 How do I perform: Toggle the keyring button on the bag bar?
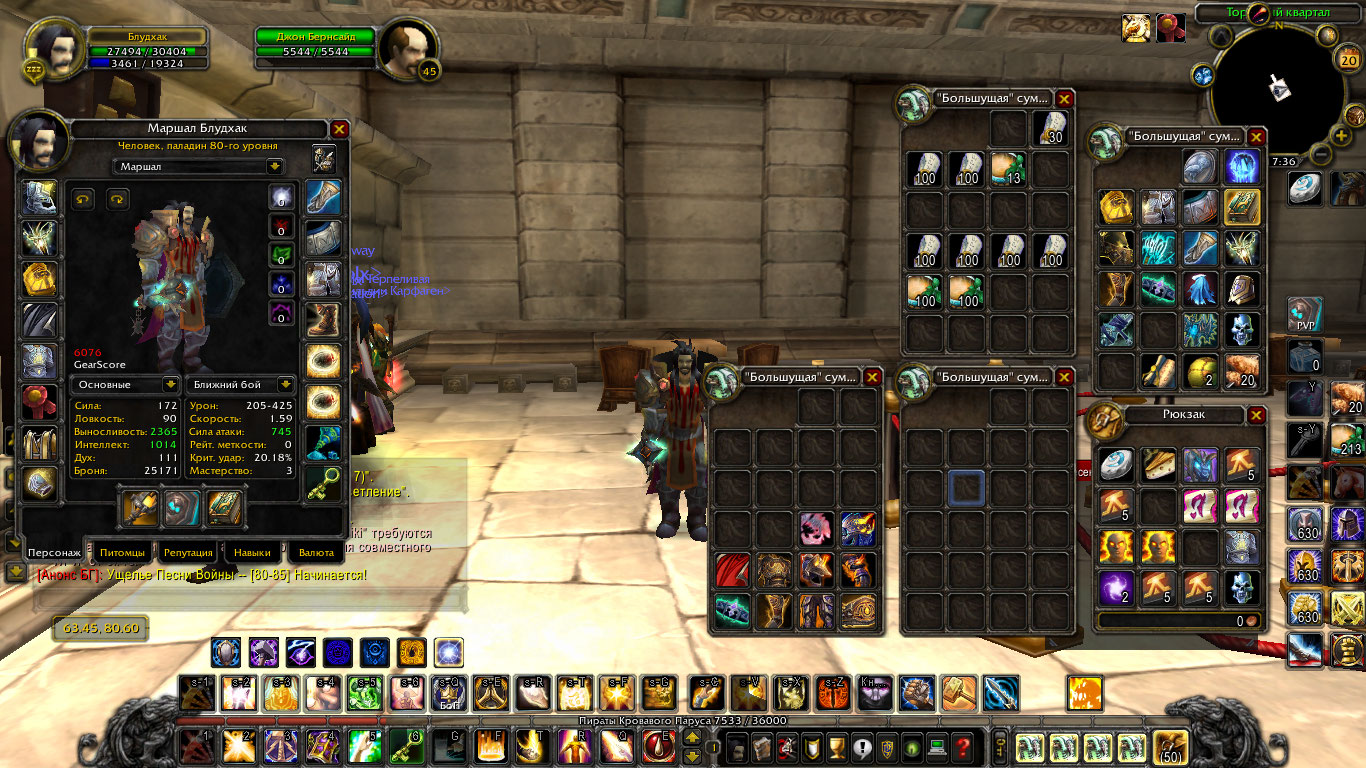pos(998,746)
